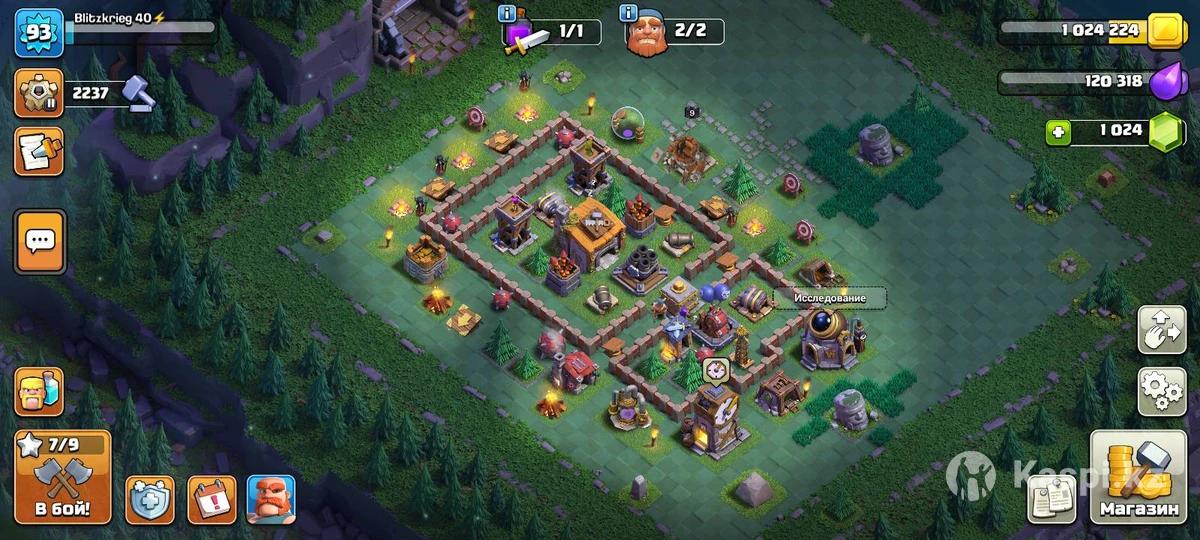The image size is (1200, 540).
Task: Open the level 93 player profile badge
Action: (39, 33)
